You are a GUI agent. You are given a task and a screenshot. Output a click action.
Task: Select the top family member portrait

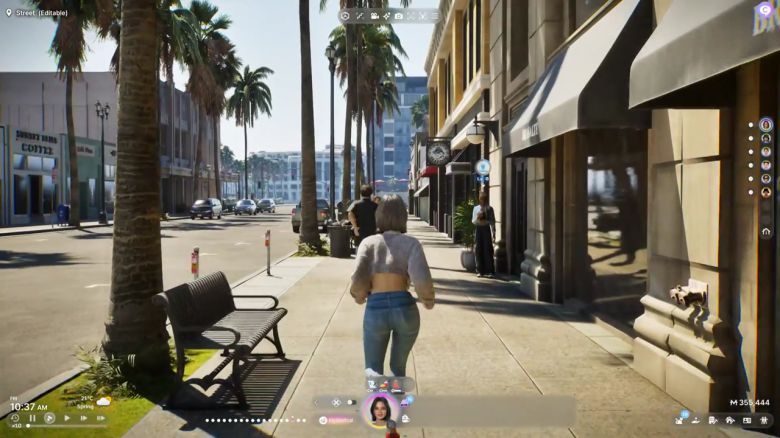[x=766, y=125]
